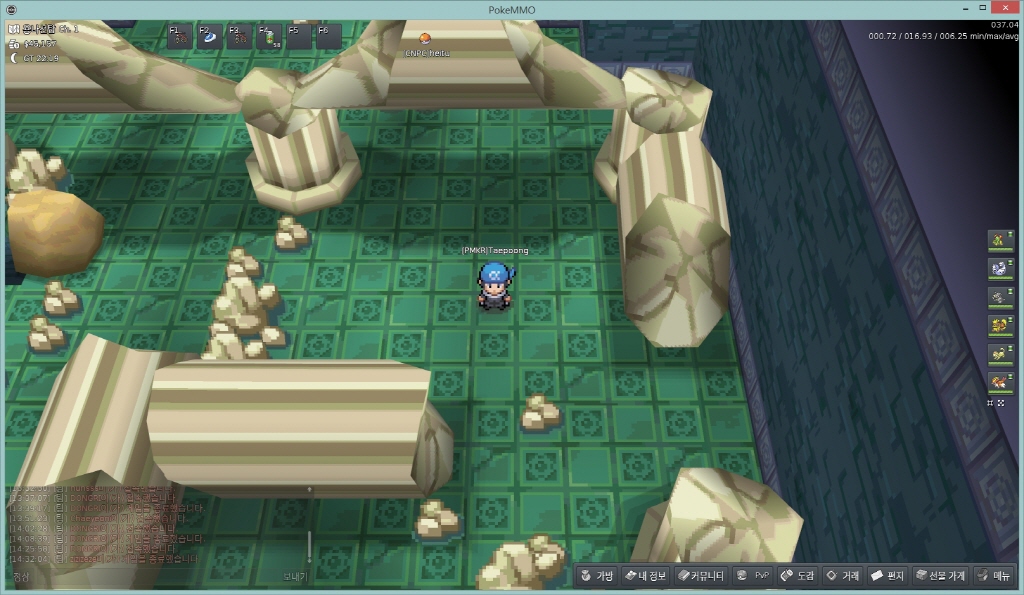Viewport: 1024px width, 595px height.
Task: Open the 편지 (Mail) inbox
Action: click(x=886, y=576)
